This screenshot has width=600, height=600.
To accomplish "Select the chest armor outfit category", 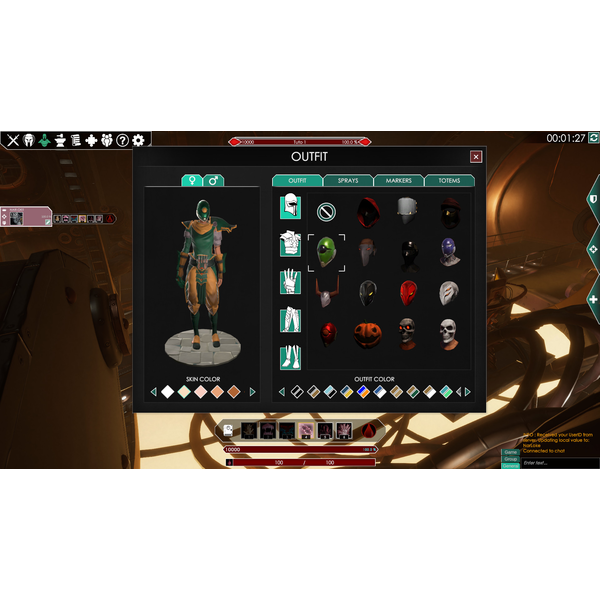I will 290,245.
